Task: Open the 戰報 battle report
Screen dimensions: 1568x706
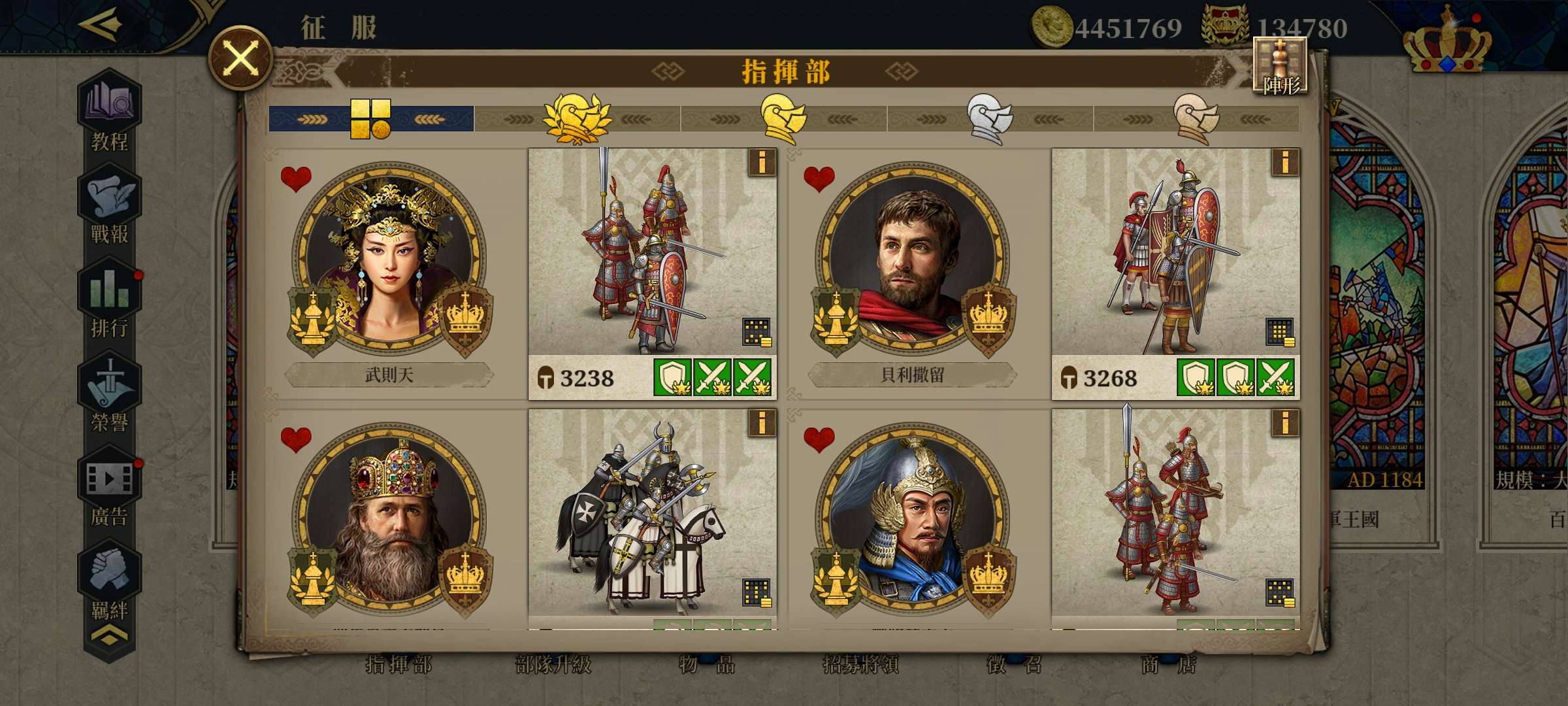Action: tap(109, 206)
